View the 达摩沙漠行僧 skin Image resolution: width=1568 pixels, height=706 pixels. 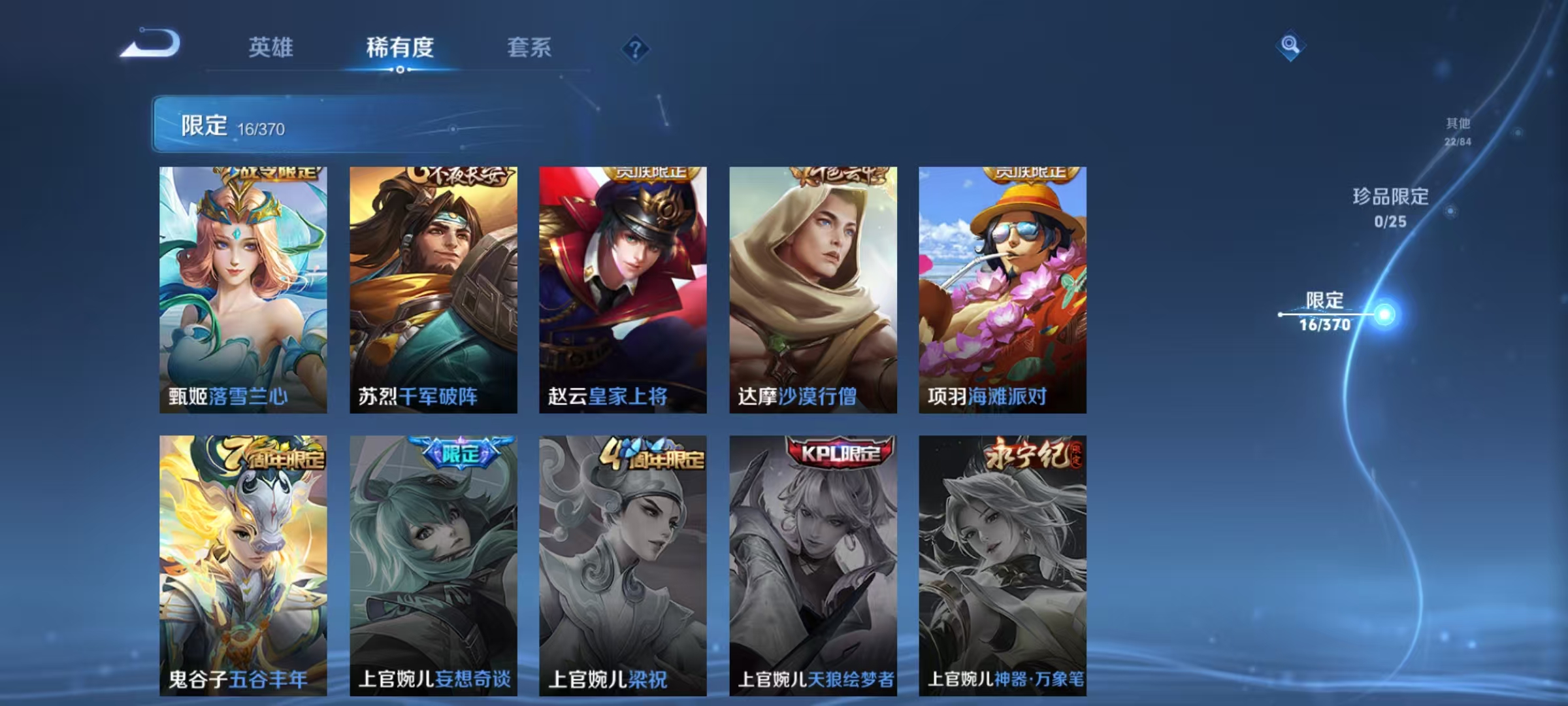[x=813, y=288]
